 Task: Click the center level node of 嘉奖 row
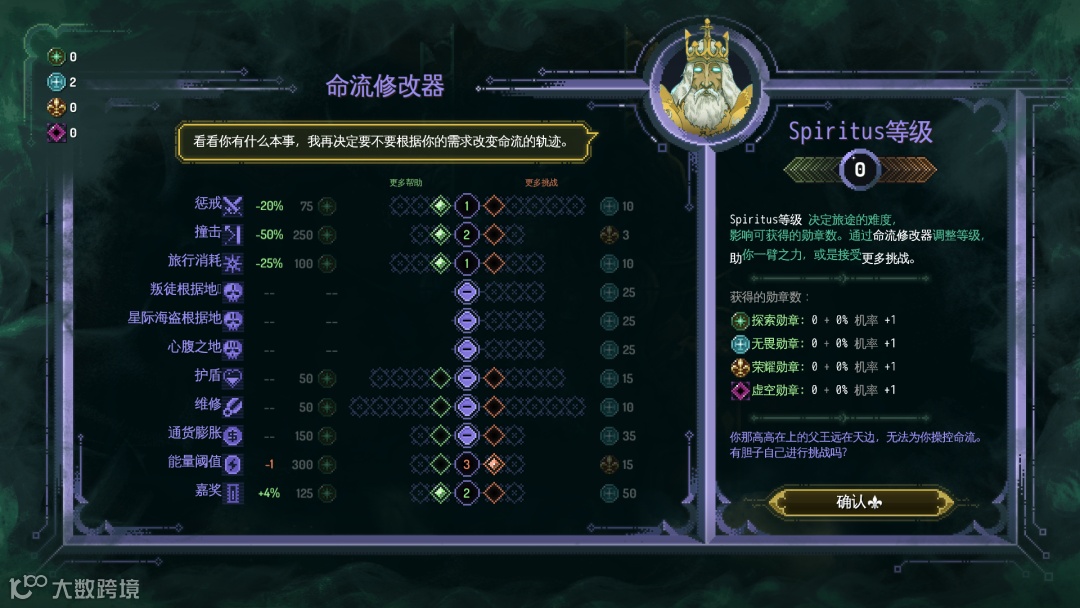click(467, 493)
